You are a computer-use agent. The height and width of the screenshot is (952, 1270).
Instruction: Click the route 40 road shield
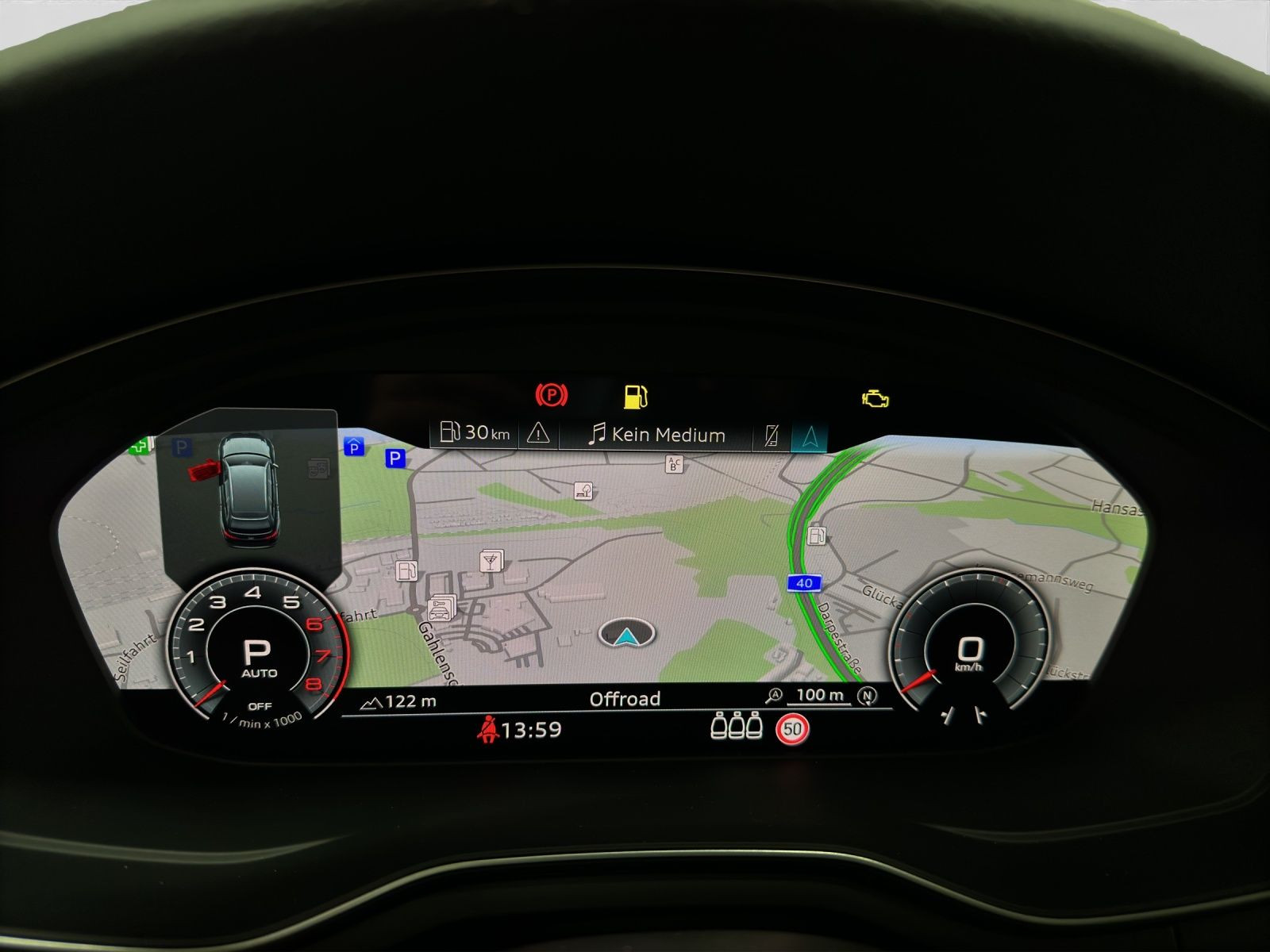804,583
